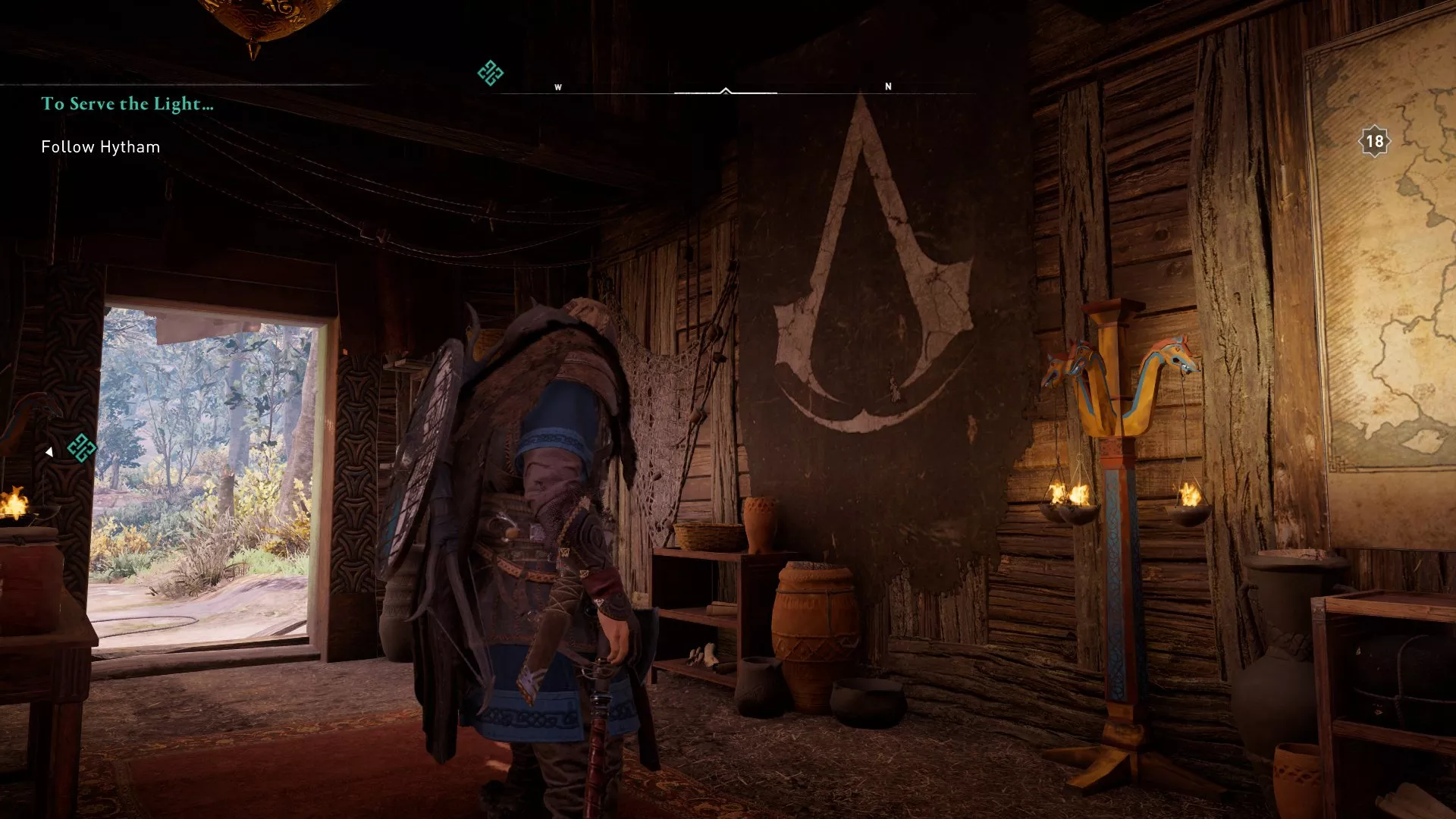Select the W marker on the compass
1456x819 pixels.
point(559,87)
